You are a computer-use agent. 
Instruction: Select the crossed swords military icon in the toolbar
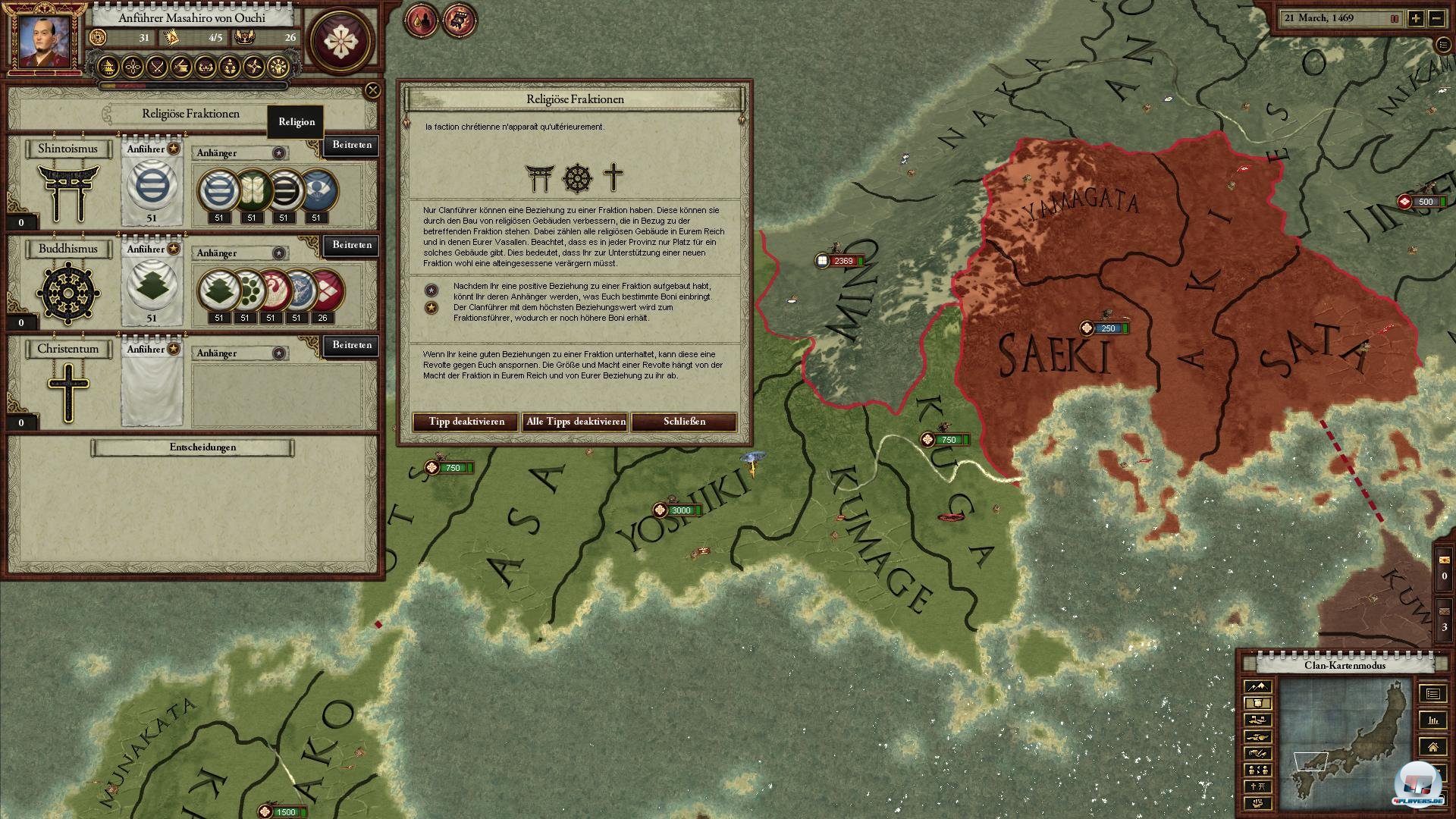click(x=157, y=67)
